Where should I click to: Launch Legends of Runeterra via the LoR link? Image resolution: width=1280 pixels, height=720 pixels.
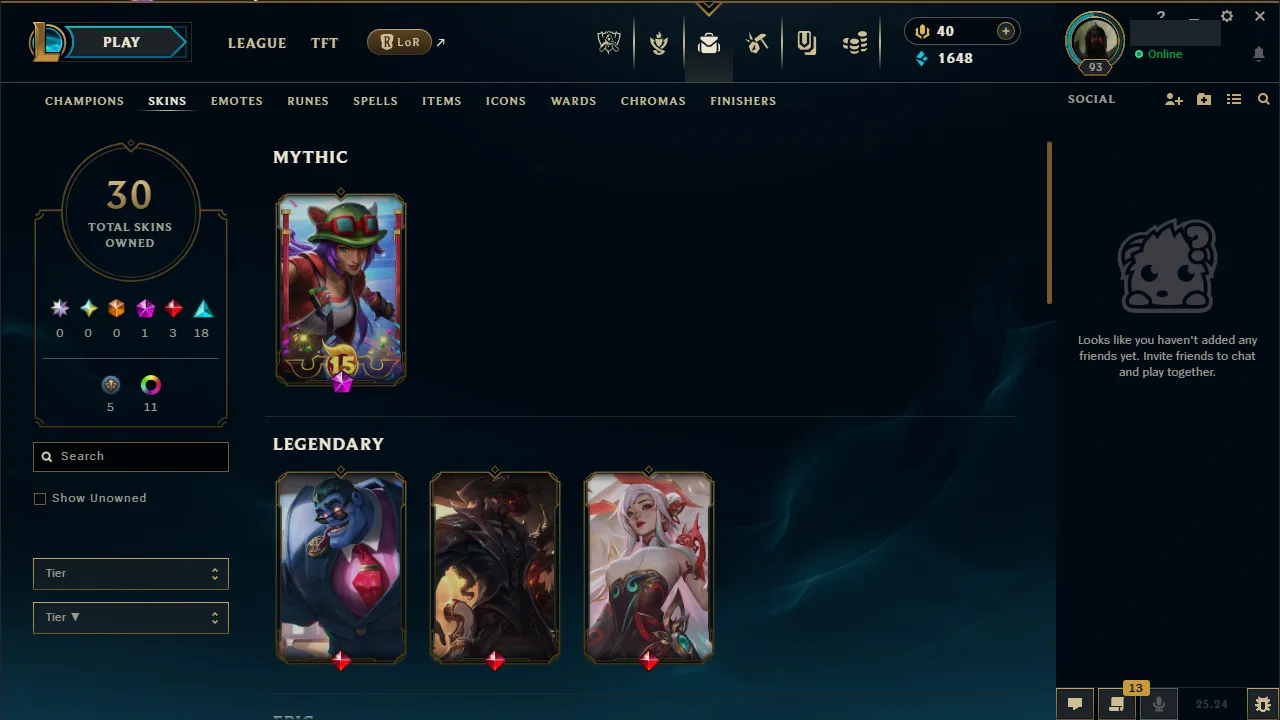pos(399,42)
